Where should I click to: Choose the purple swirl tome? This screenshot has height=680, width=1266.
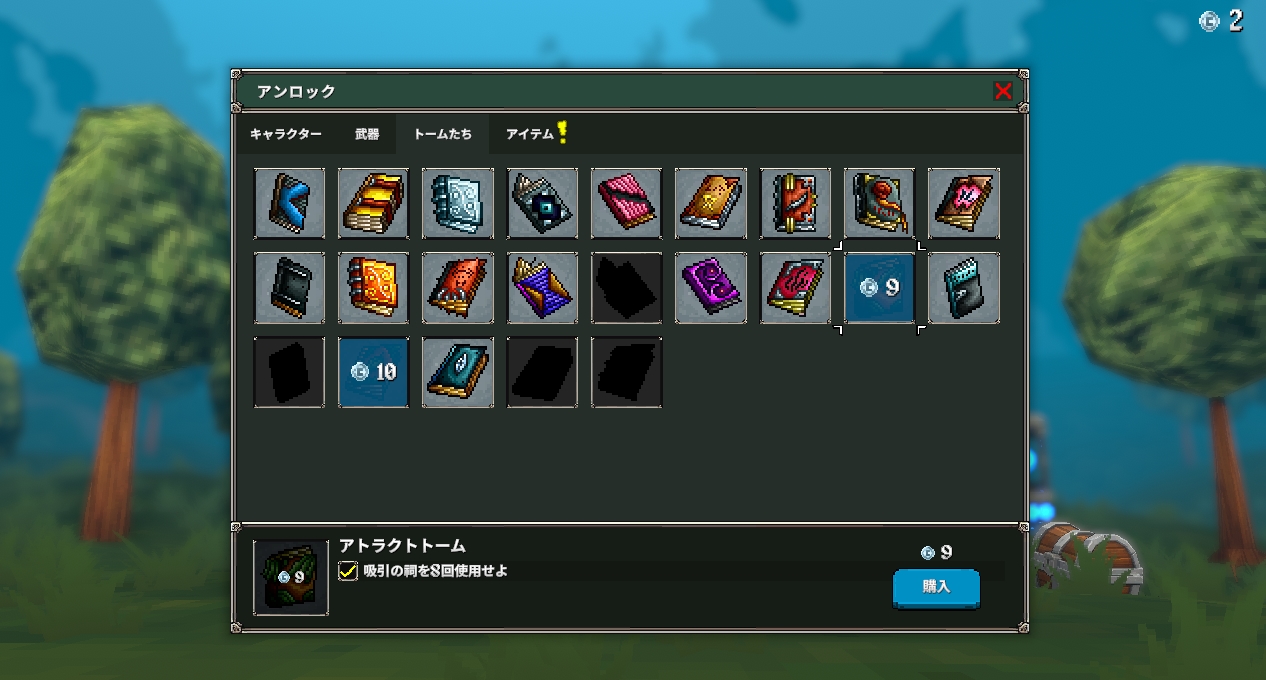pyautogui.click(x=710, y=288)
